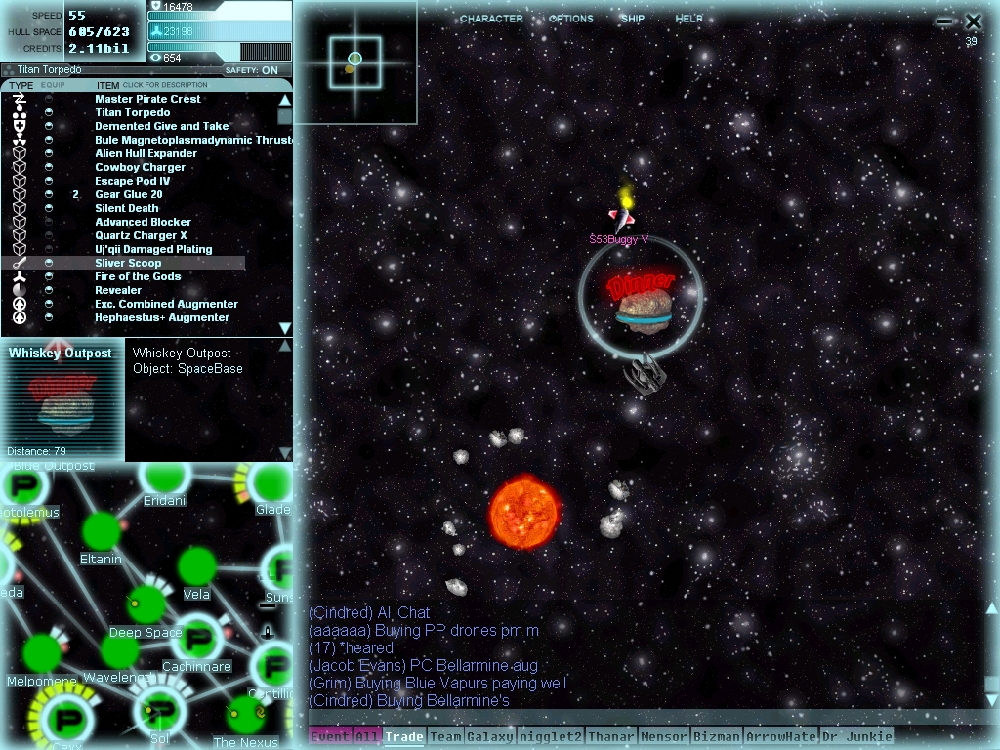
Task: Open the Options menu
Action: click(571, 19)
